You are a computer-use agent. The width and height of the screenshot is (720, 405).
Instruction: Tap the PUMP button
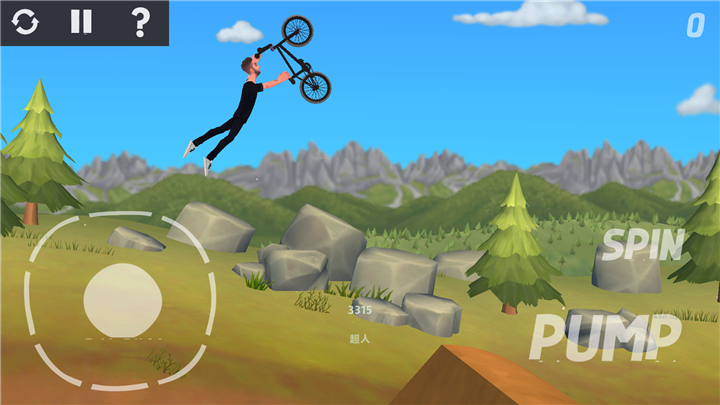(605, 337)
